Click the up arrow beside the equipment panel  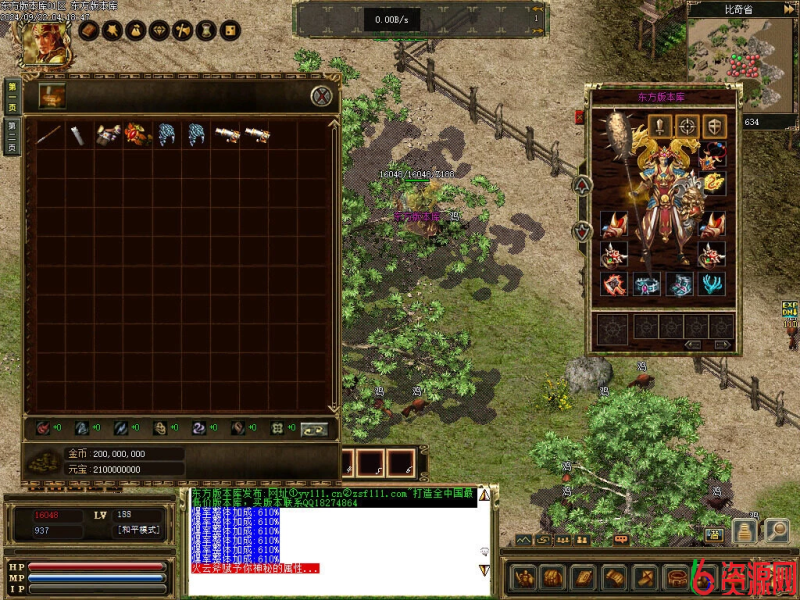582,185
